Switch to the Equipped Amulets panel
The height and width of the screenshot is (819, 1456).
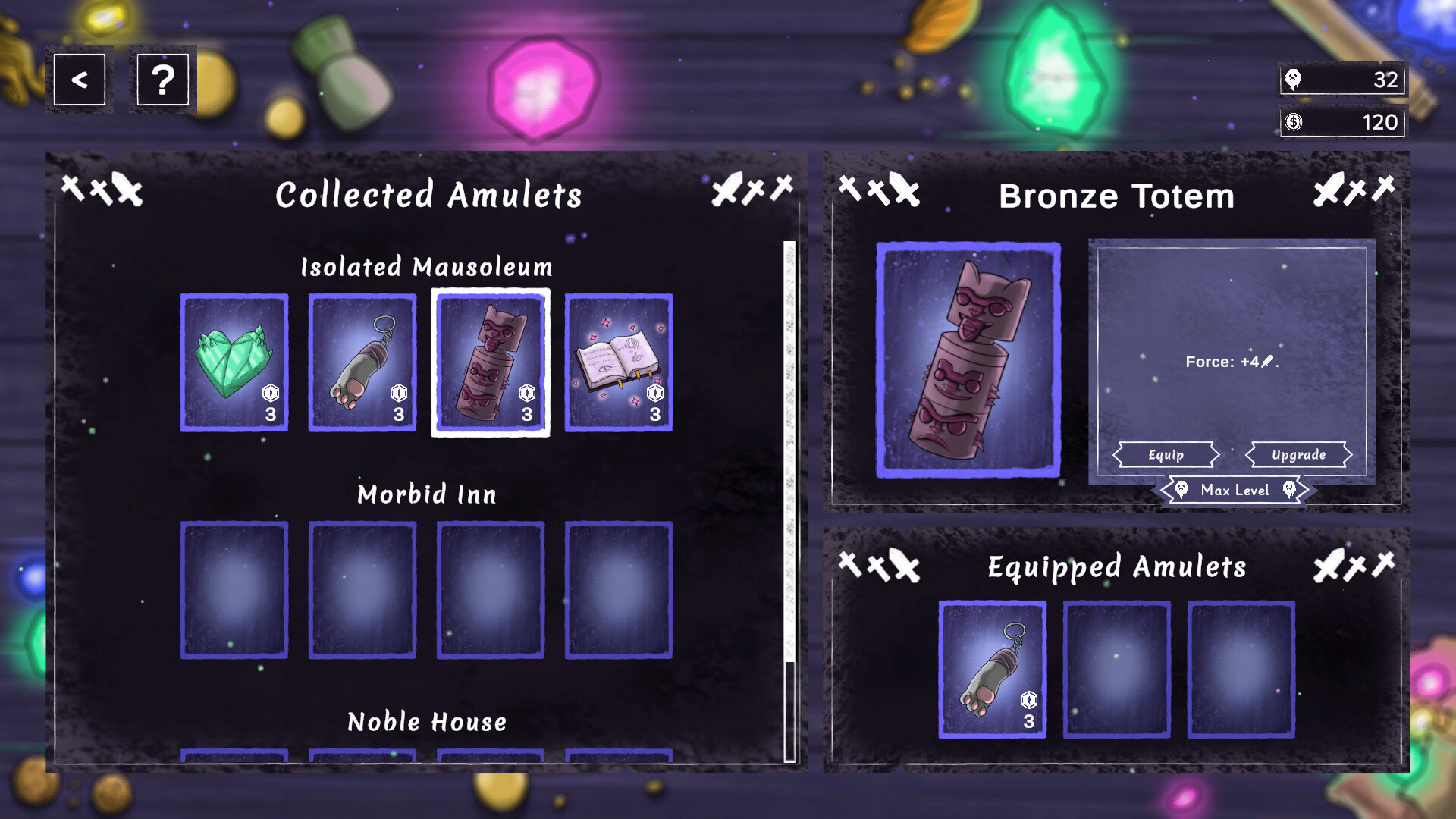coord(1116,566)
